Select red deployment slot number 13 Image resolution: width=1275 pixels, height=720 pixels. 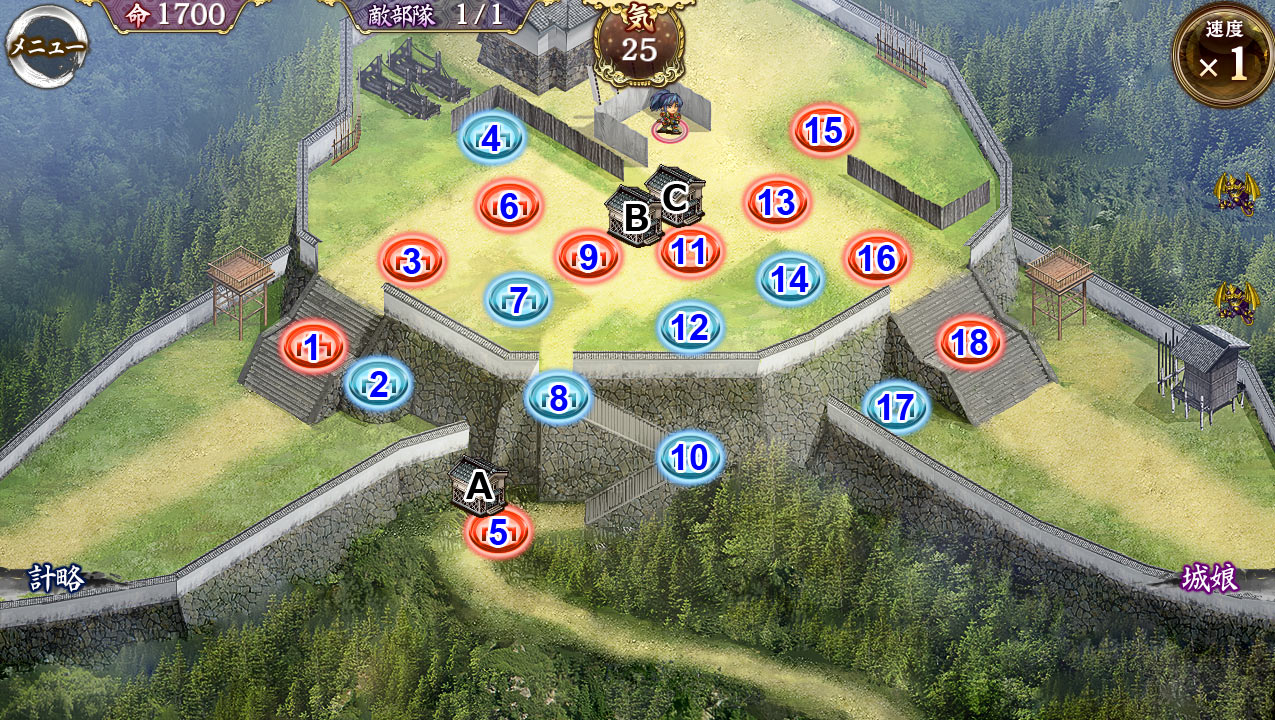tap(776, 203)
